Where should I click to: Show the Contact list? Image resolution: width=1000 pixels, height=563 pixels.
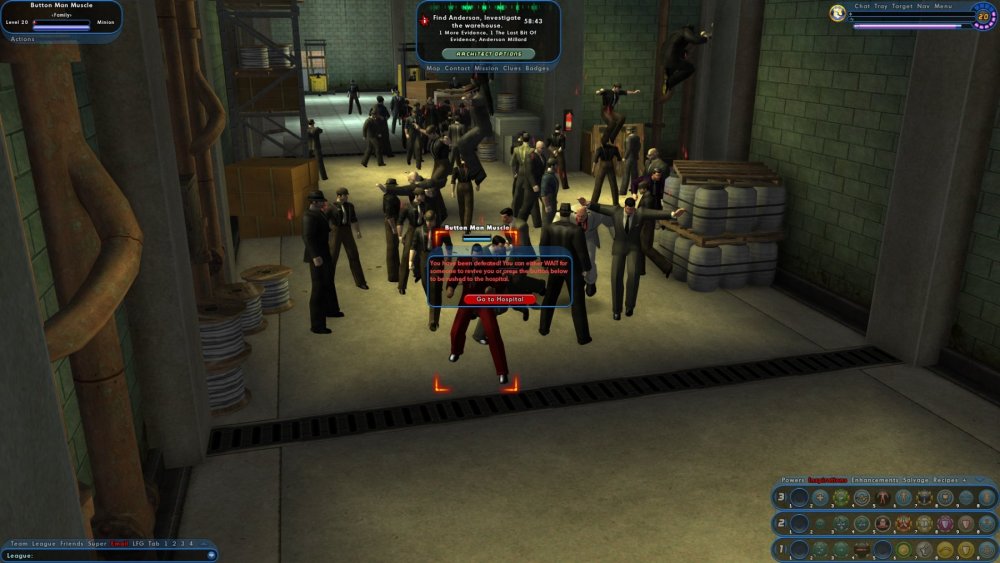pyautogui.click(x=457, y=68)
